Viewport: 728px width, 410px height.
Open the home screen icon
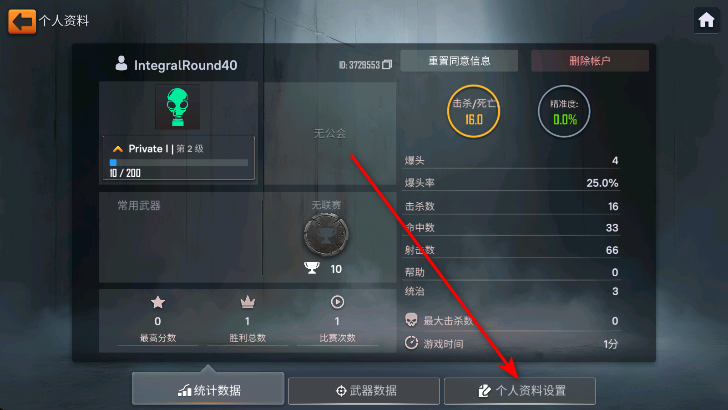(x=706, y=20)
